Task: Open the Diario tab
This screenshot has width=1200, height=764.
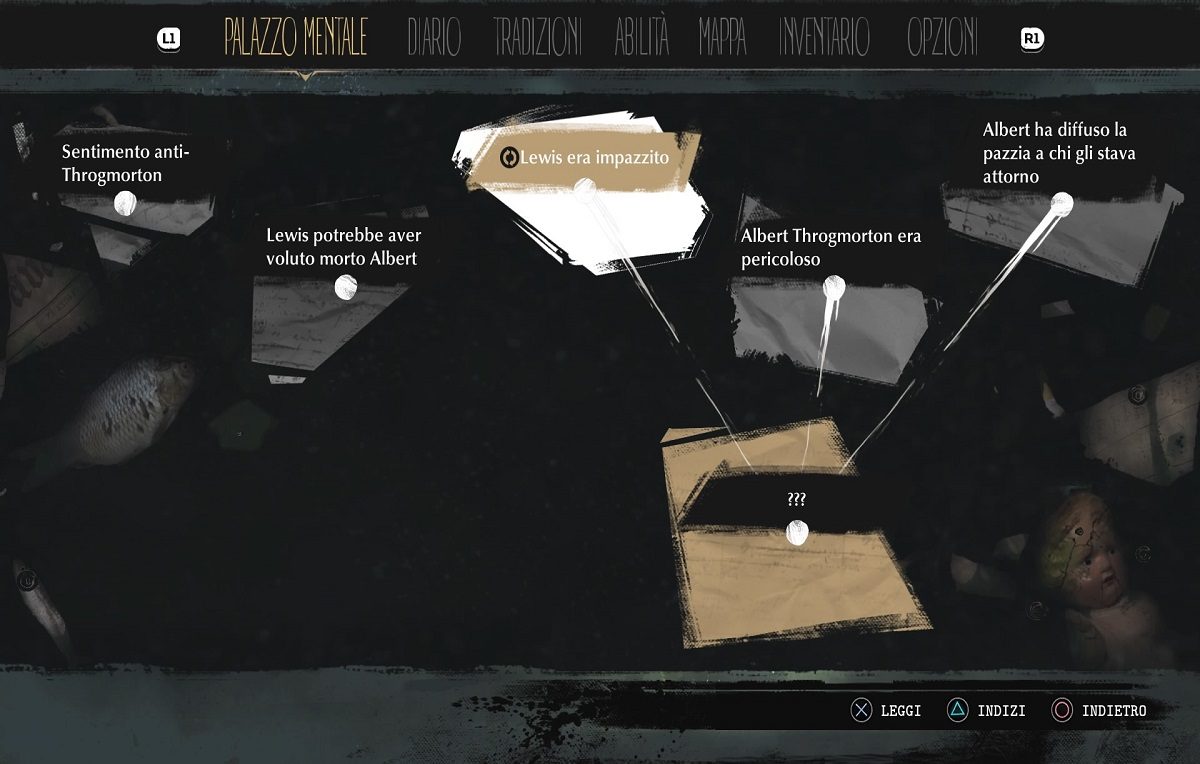Action: click(434, 38)
